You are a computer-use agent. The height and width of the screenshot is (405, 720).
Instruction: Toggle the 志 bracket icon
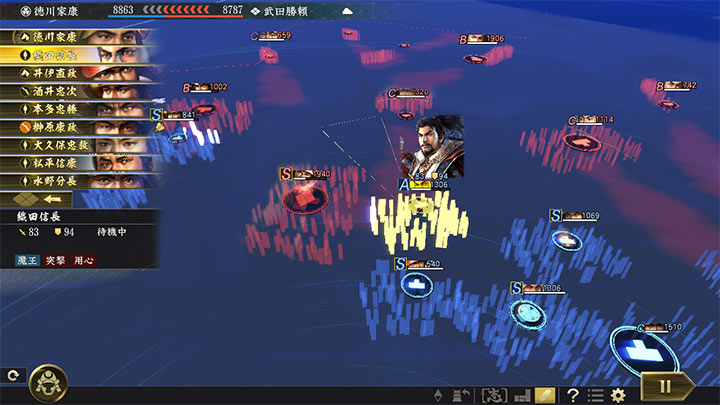click(x=493, y=395)
